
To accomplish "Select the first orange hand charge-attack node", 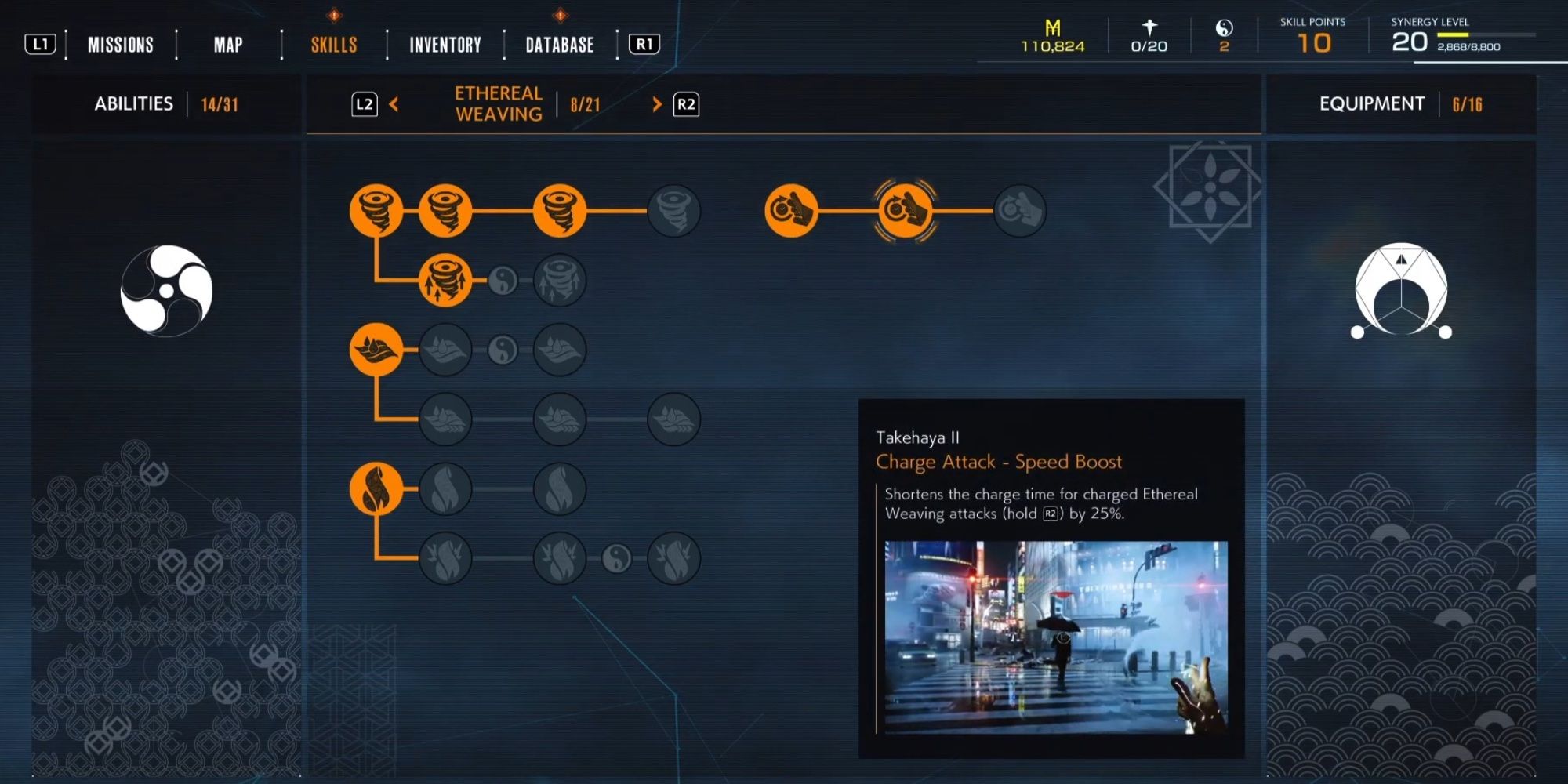I will [x=791, y=210].
